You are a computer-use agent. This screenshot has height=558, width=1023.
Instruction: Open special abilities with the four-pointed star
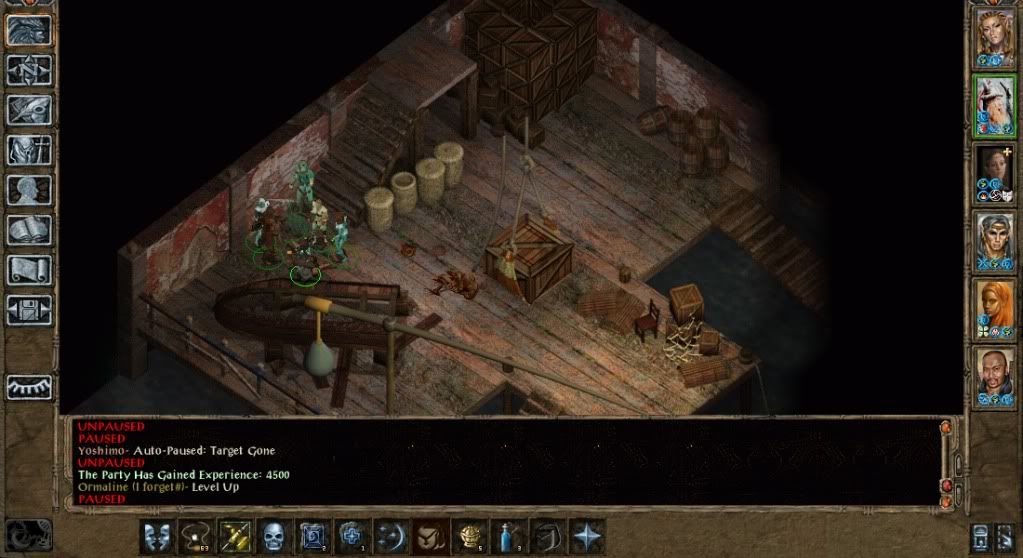tap(586, 536)
